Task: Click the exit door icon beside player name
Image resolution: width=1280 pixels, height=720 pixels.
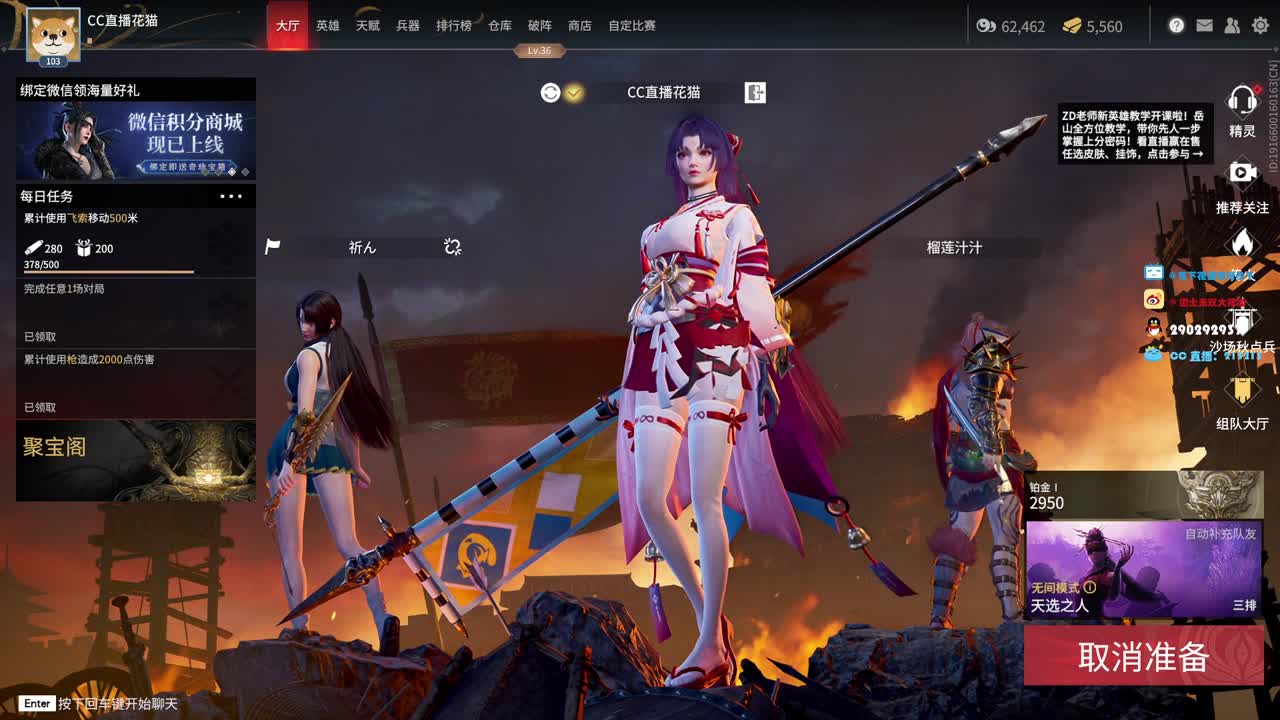Action: (755, 92)
